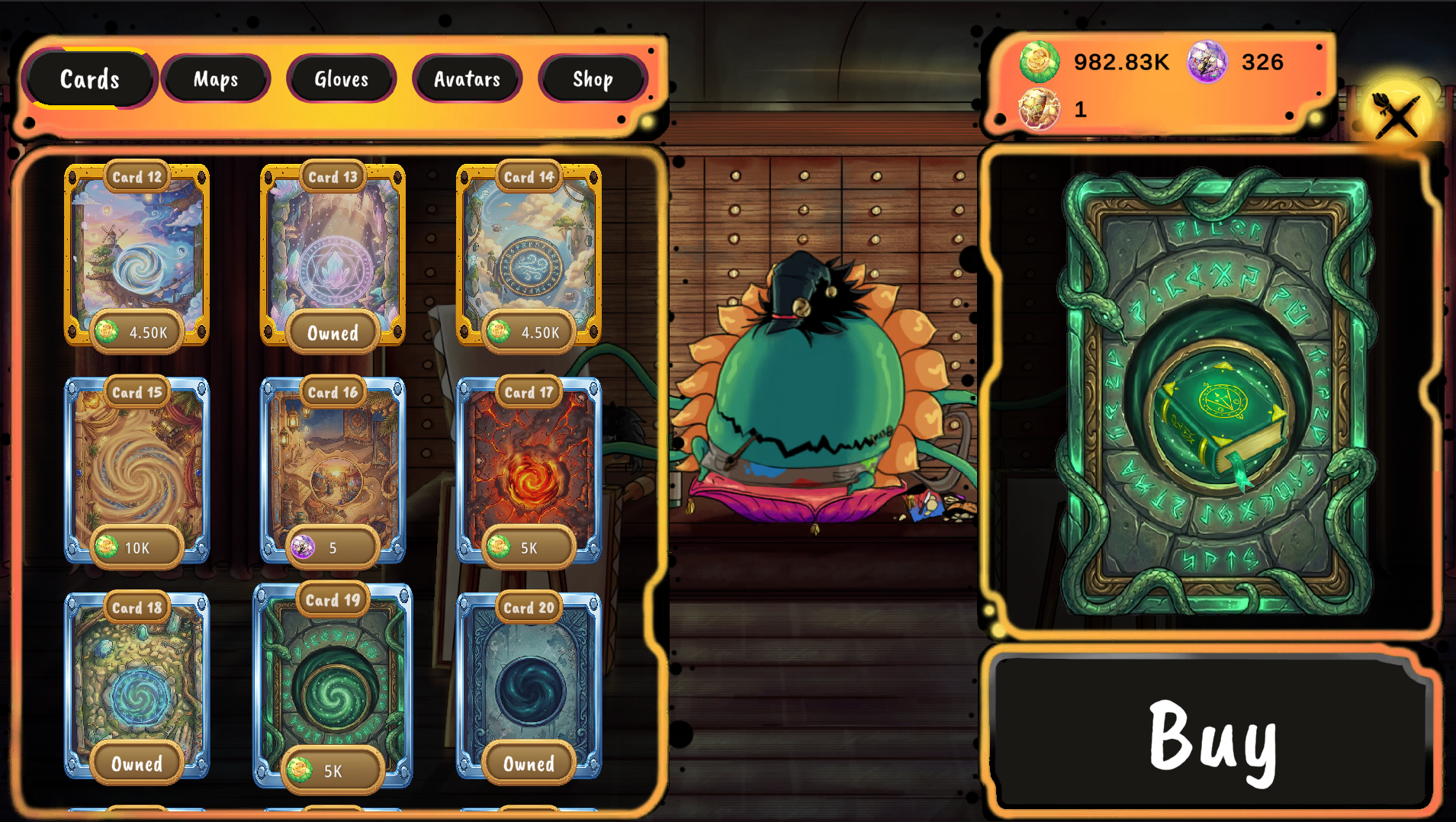Click the crossed arrows X icon near the currency bar
Viewport: 1456px width, 822px height.
click(x=1396, y=116)
